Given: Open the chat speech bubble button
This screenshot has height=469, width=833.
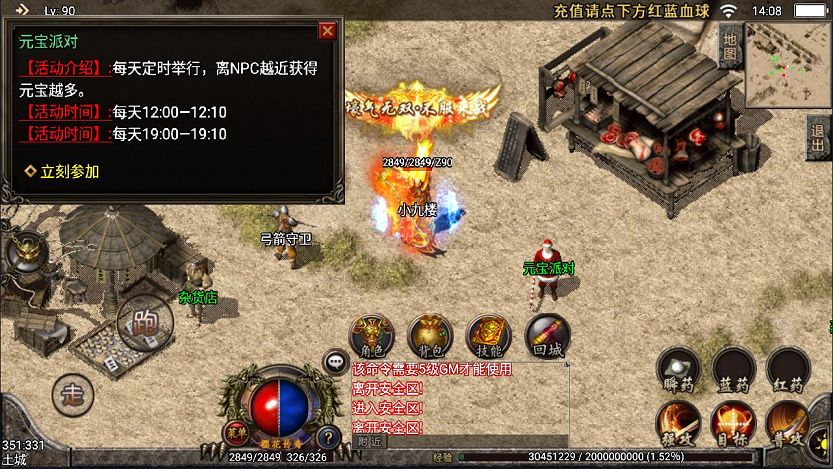Looking at the screenshot, I should [x=336, y=362].
